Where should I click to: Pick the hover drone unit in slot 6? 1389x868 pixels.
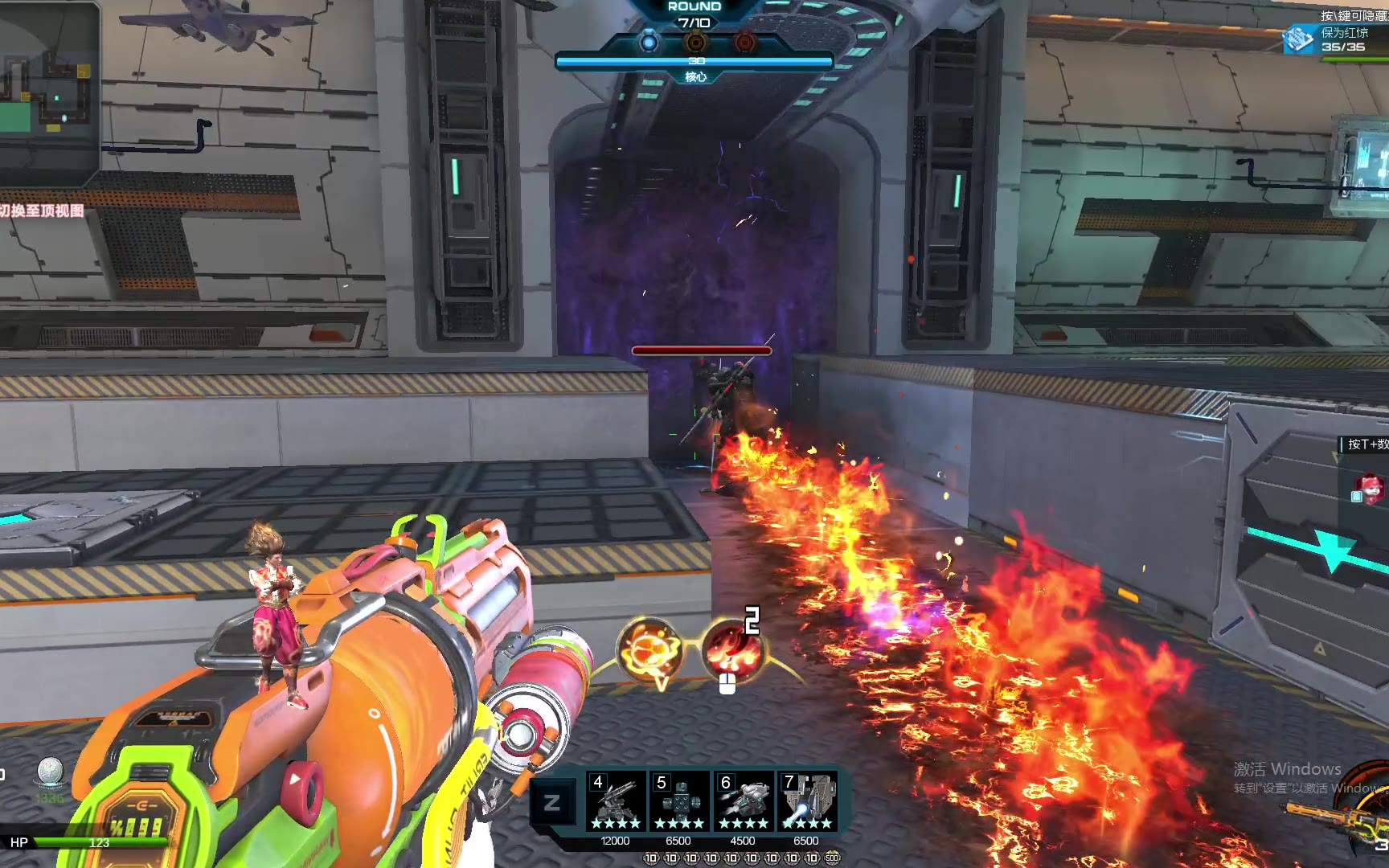(743, 800)
